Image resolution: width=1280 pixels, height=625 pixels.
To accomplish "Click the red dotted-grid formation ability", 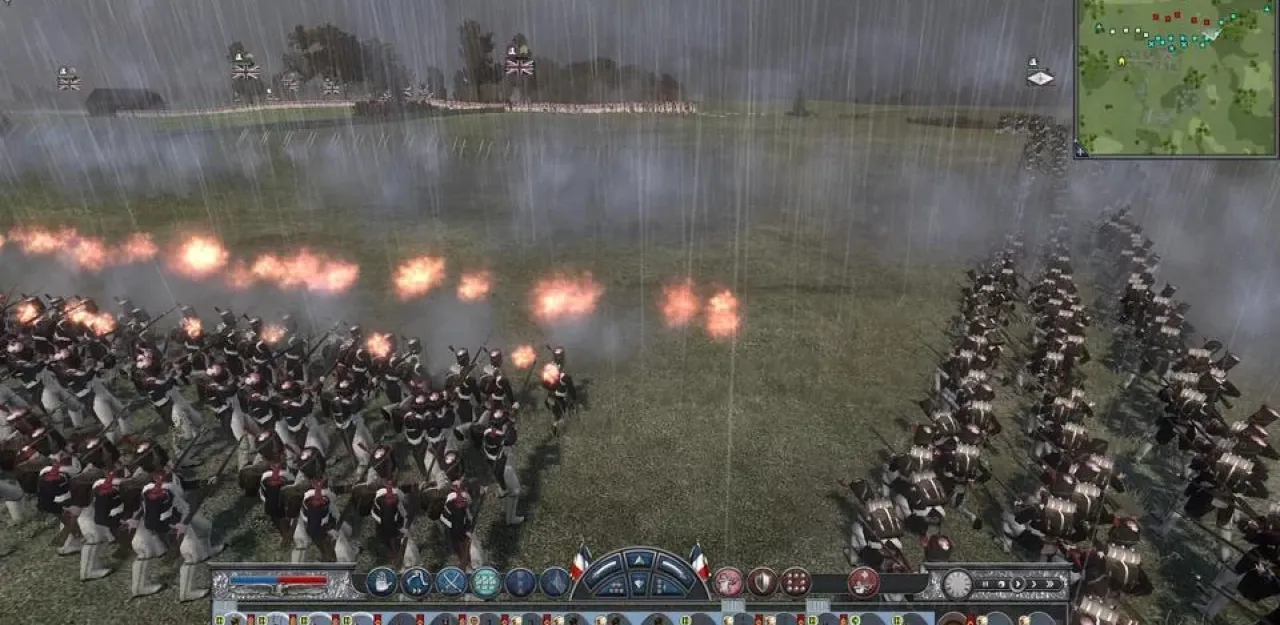I will coord(795,582).
